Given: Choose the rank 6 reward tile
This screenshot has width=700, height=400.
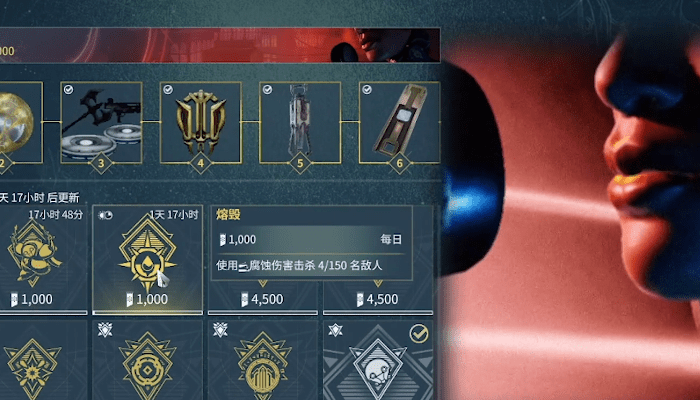Looking at the screenshot, I should tap(399, 122).
